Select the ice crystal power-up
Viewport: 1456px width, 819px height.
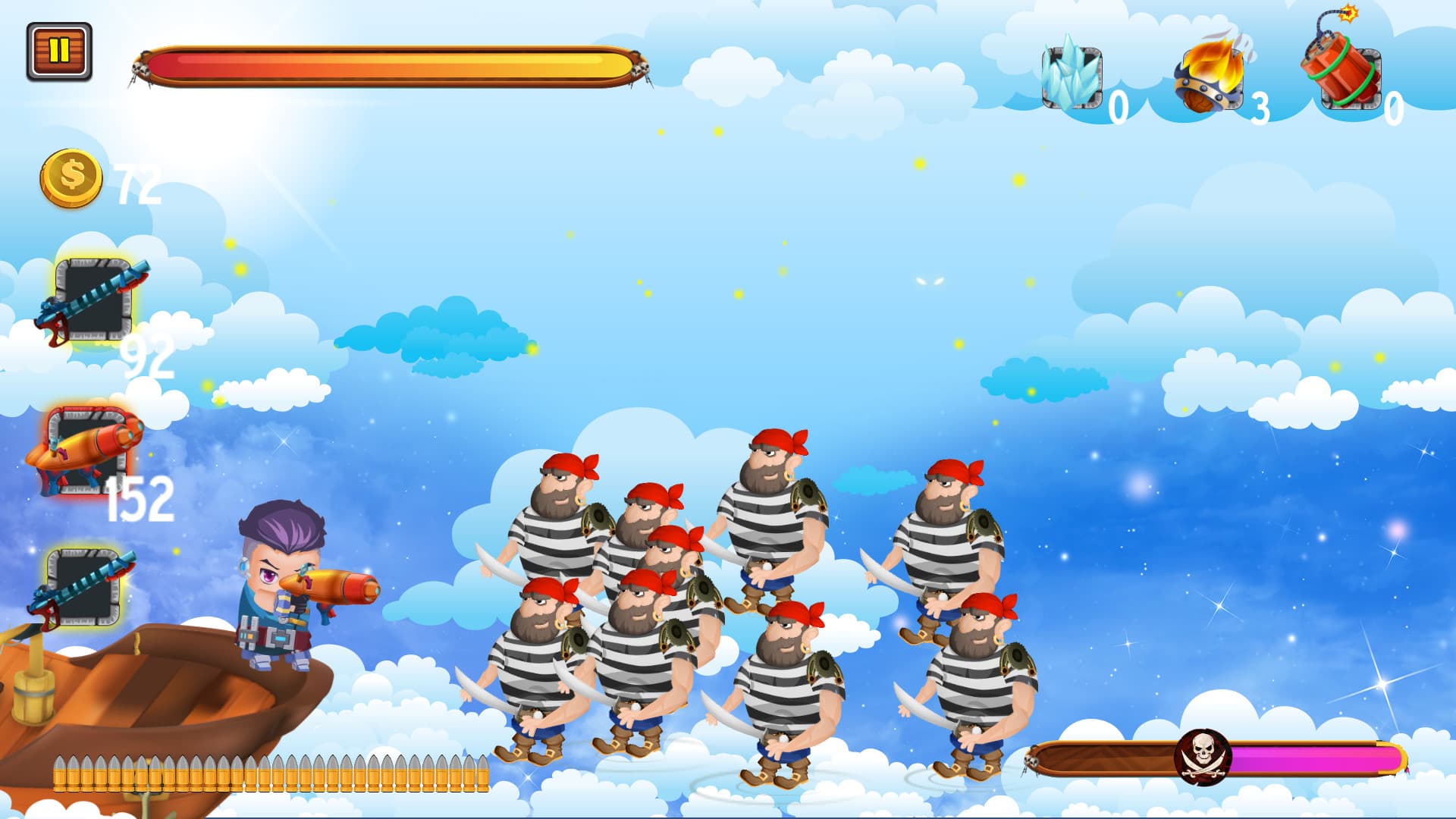pos(1070,77)
